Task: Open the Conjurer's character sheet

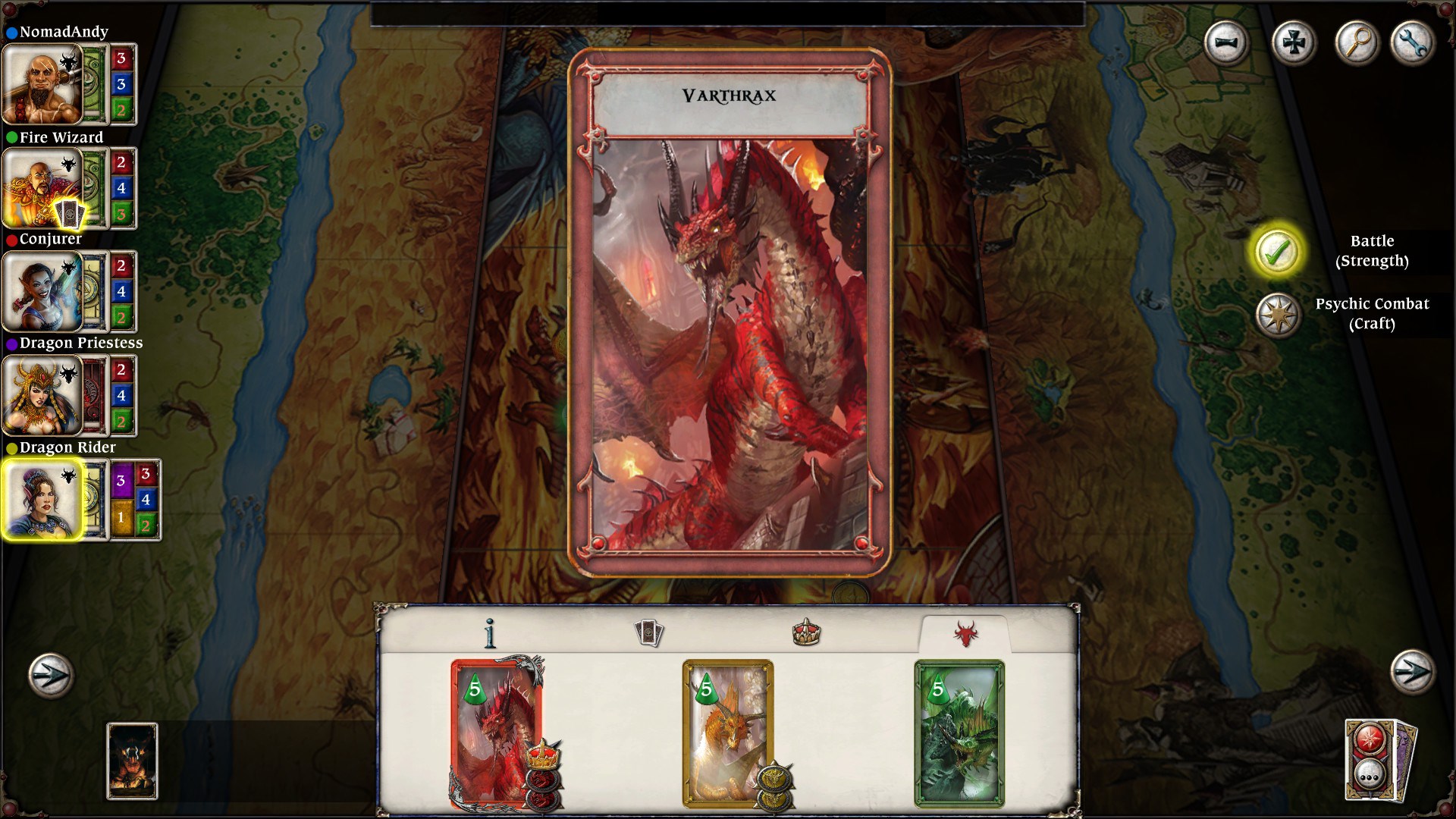Action: click(43, 290)
